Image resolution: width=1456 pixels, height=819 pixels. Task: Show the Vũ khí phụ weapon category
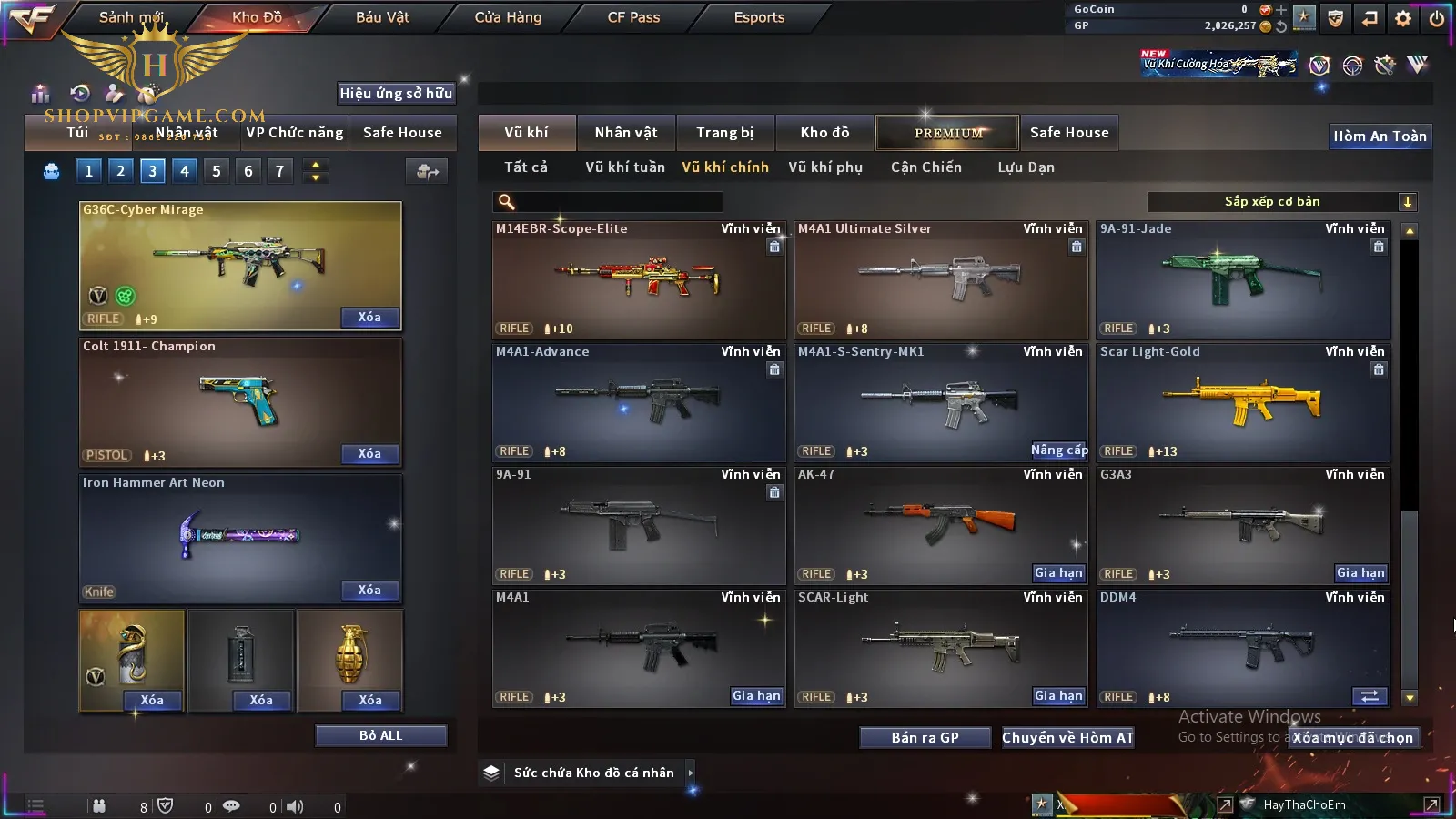click(825, 167)
